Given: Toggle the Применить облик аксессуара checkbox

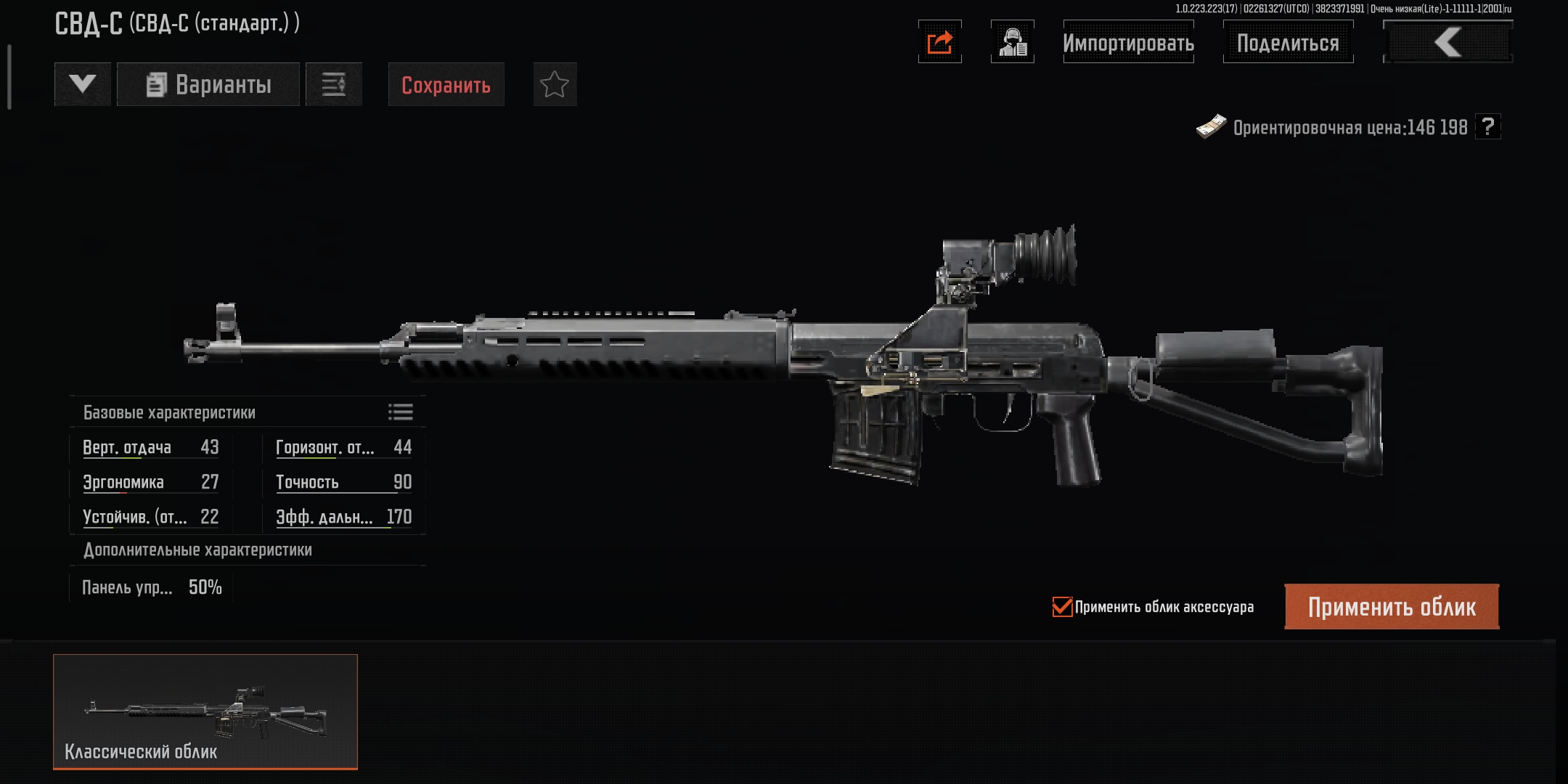Looking at the screenshot, I should tap(1062, 607).
